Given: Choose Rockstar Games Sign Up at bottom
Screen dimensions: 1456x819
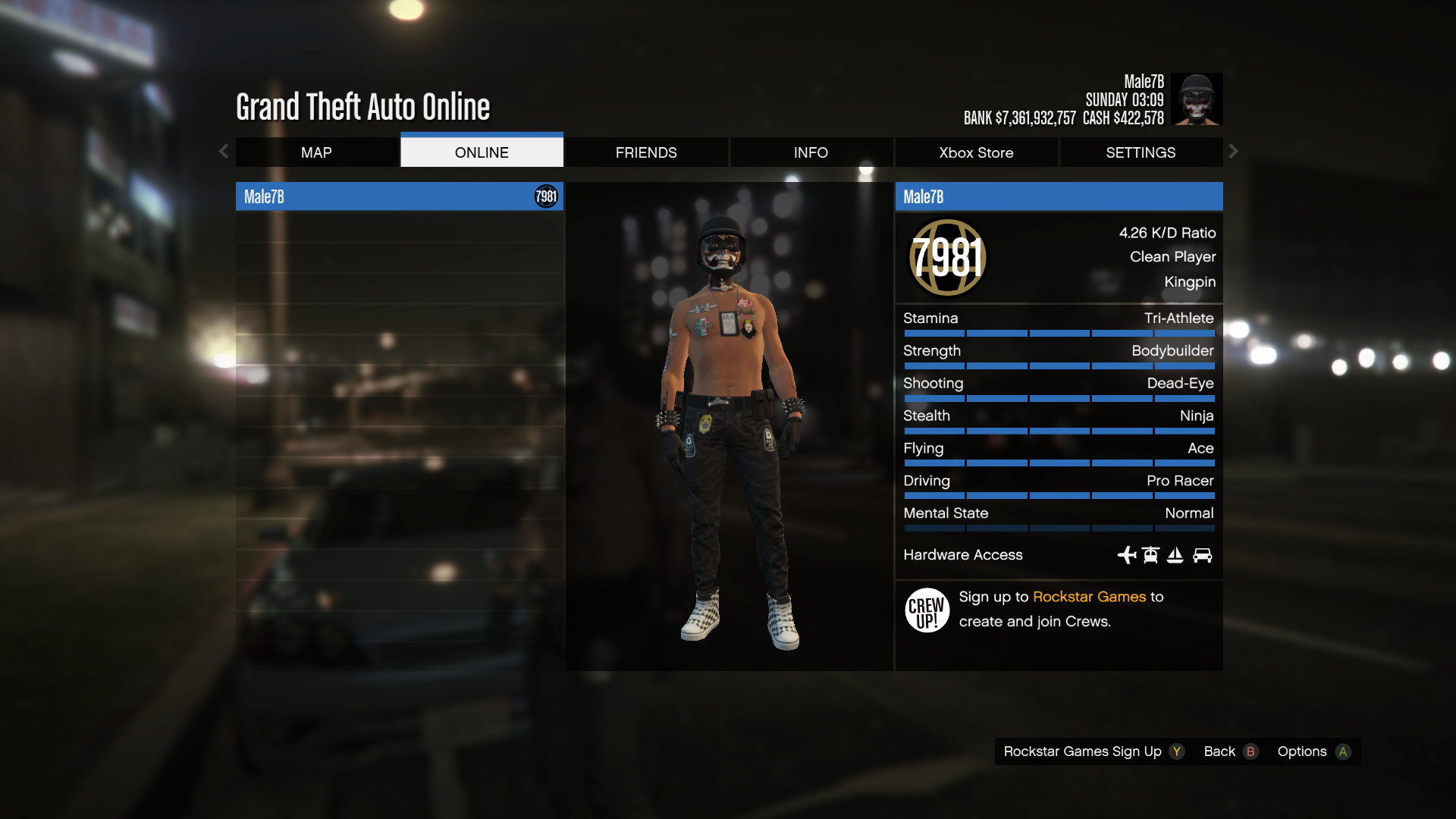Looking at the screenshot, I should 1092,752.
